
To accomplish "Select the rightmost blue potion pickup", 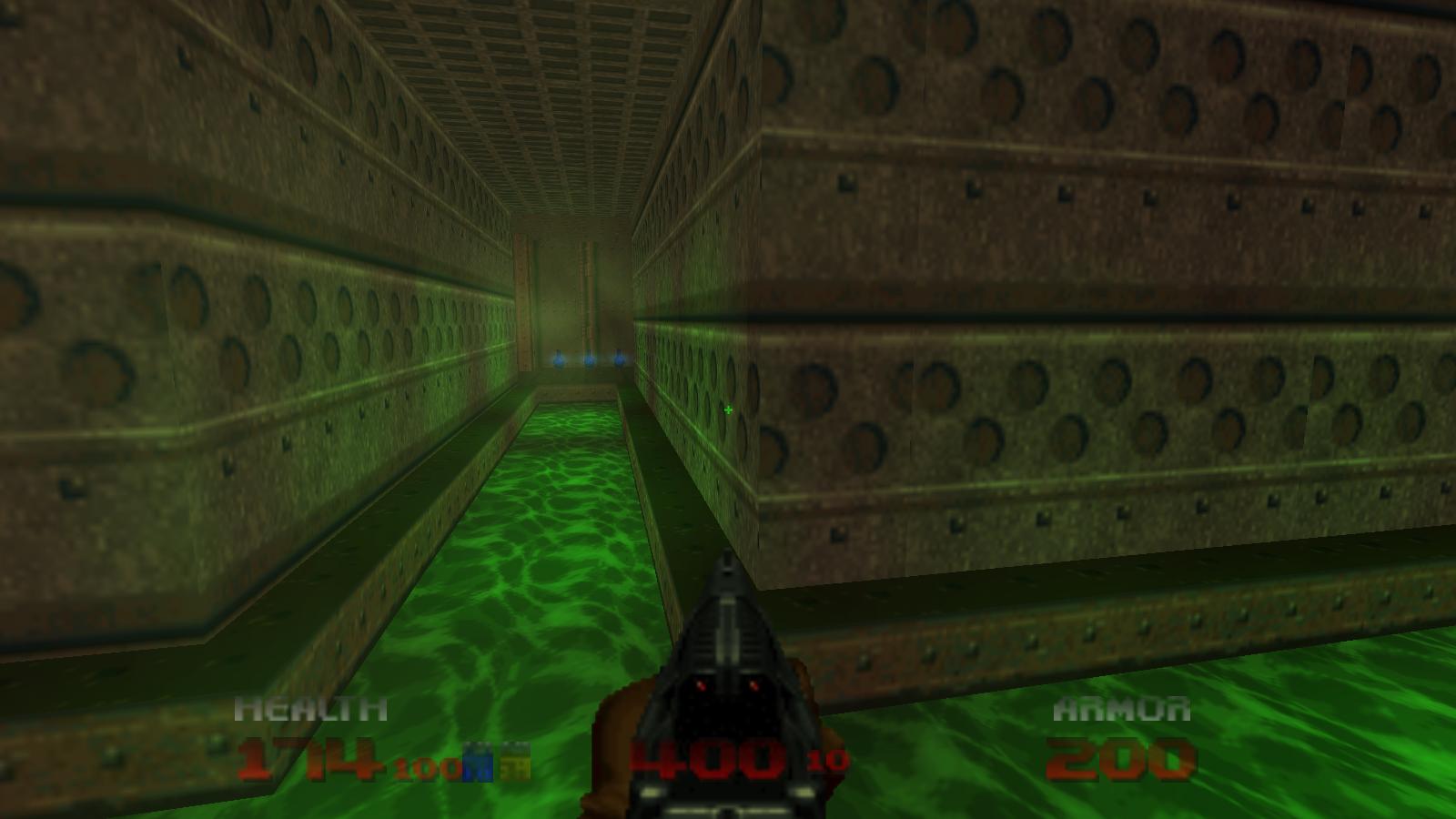I will (x=620, y=360).
